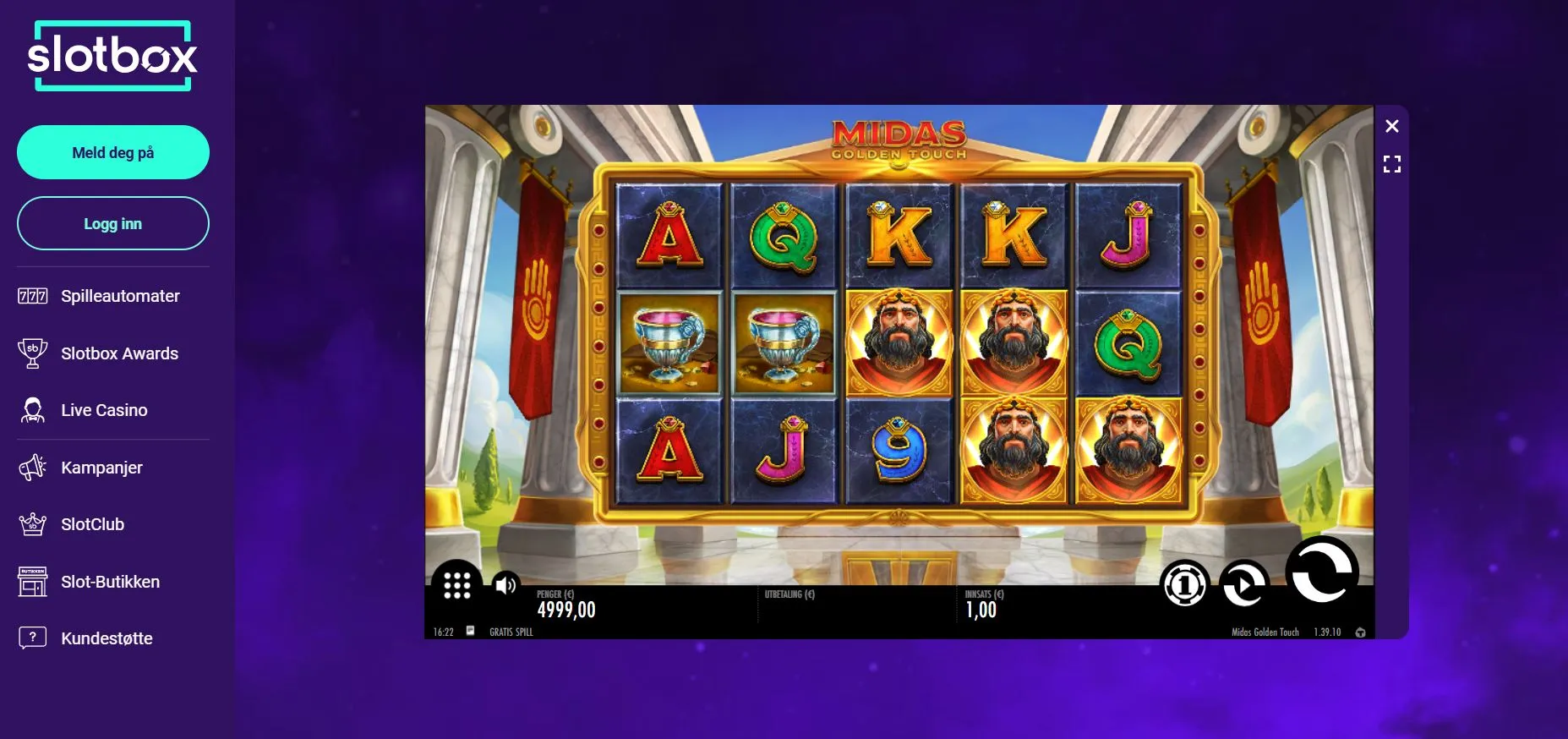Click the small message icon beside the clock

tap(473, 631)
